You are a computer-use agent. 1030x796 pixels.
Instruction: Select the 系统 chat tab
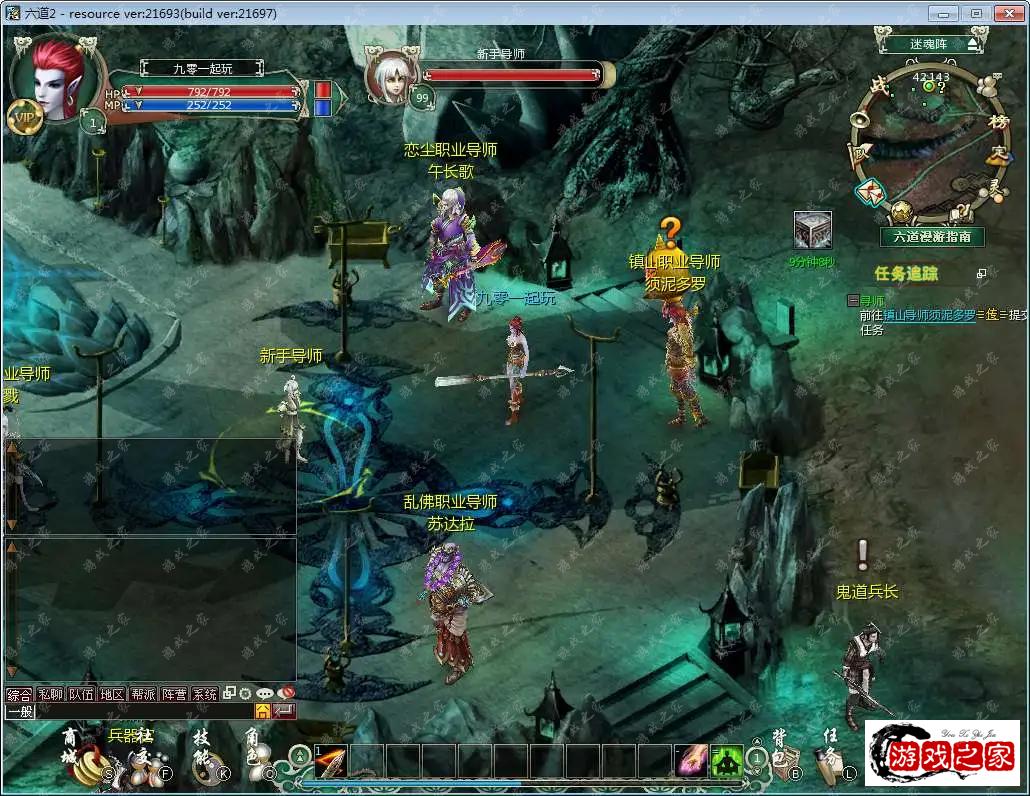[205, 694]
